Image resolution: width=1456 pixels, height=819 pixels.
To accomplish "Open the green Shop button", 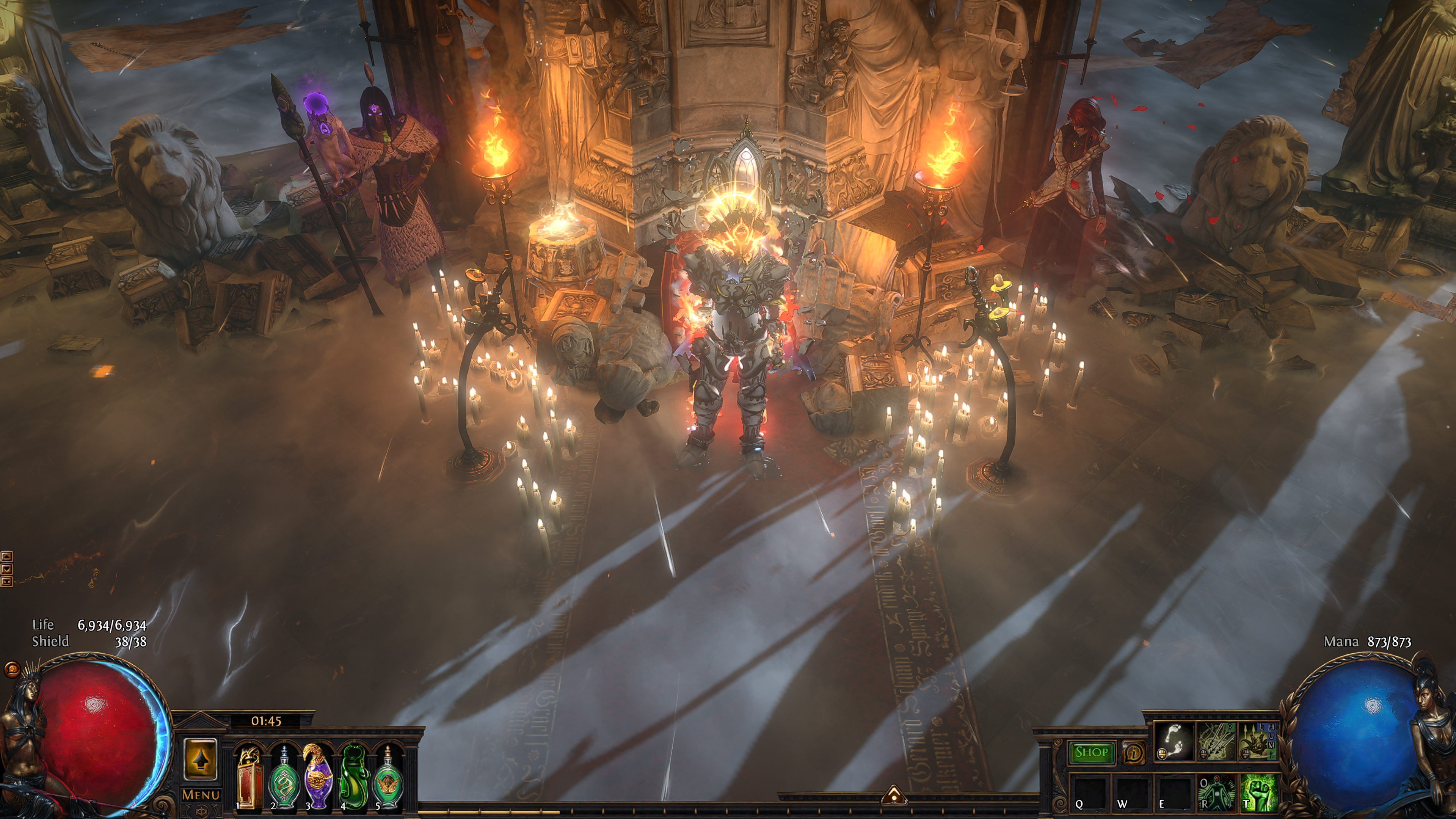I will pos(1091,752).
